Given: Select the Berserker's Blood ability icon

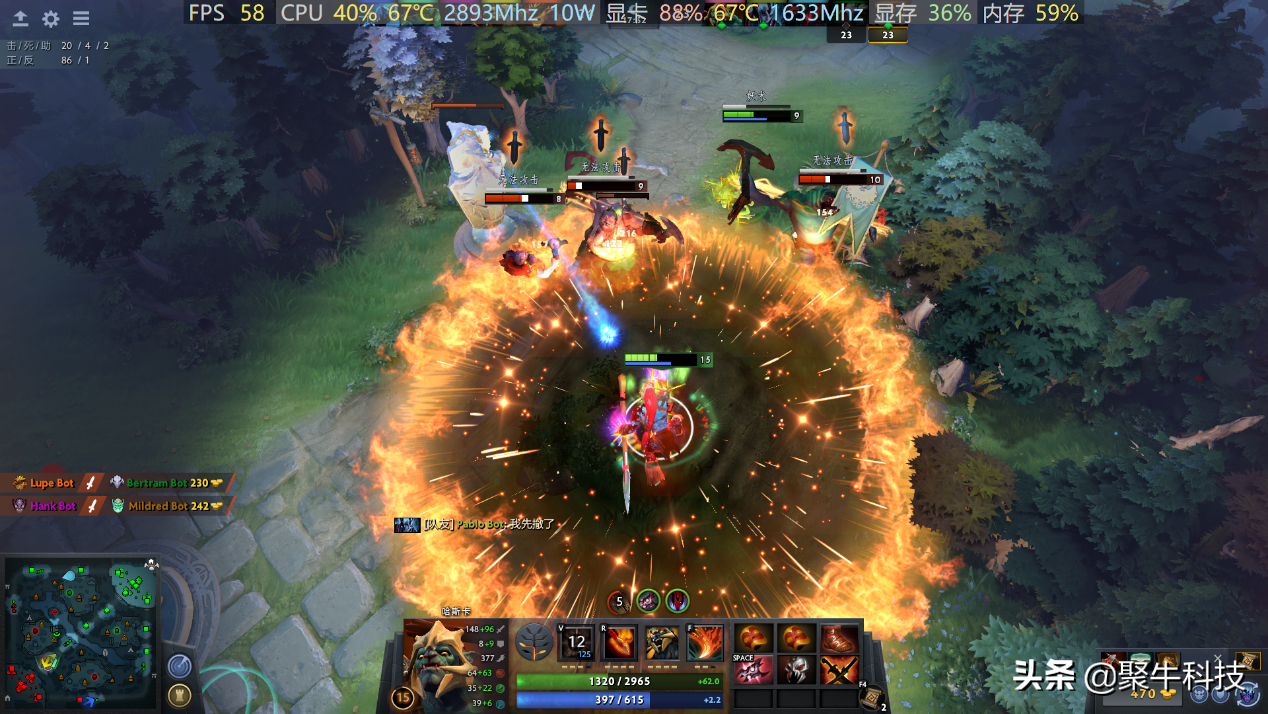Looking at the screenshot, I should pos(662,641).
